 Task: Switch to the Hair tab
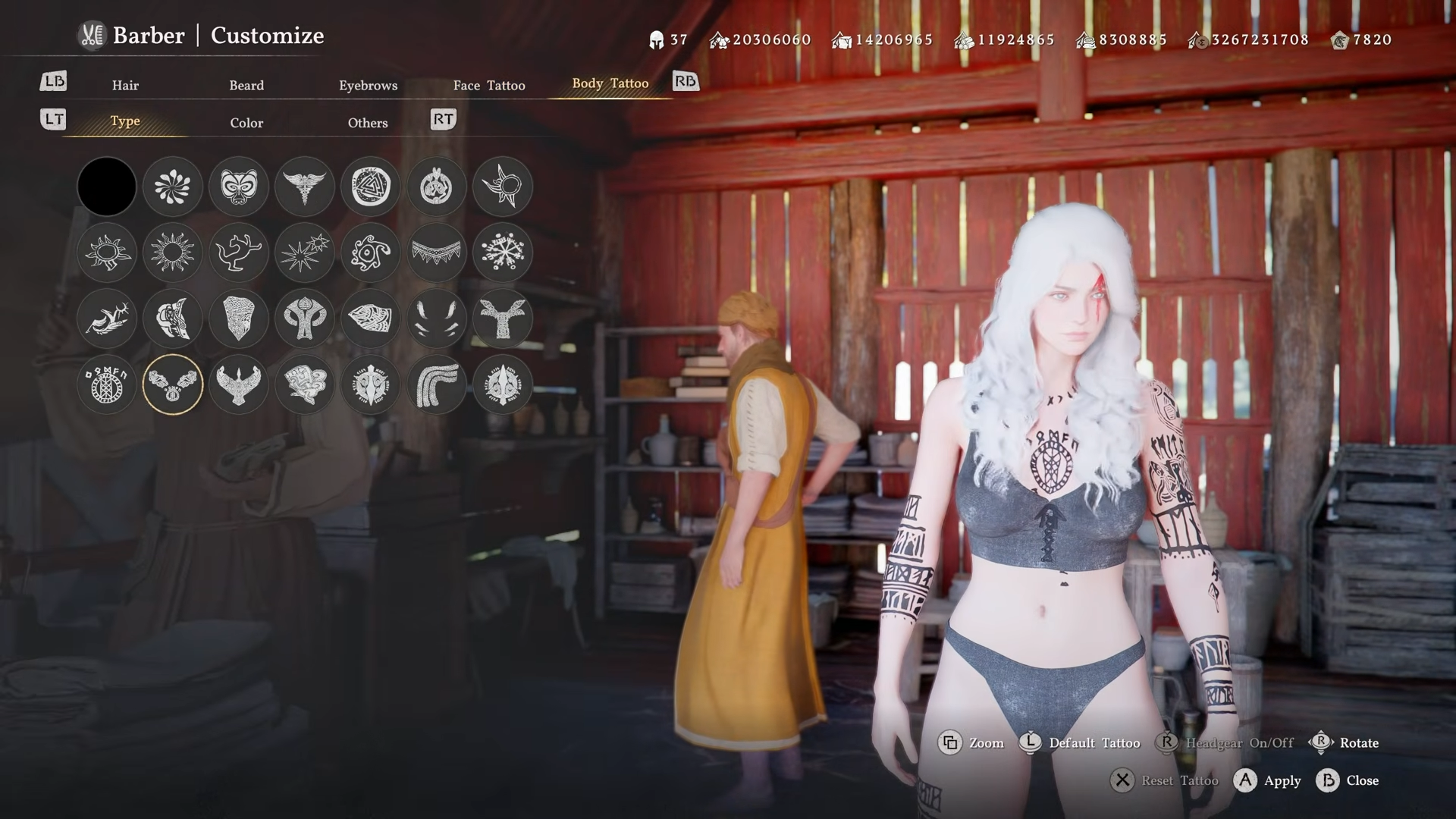(125, 85)
